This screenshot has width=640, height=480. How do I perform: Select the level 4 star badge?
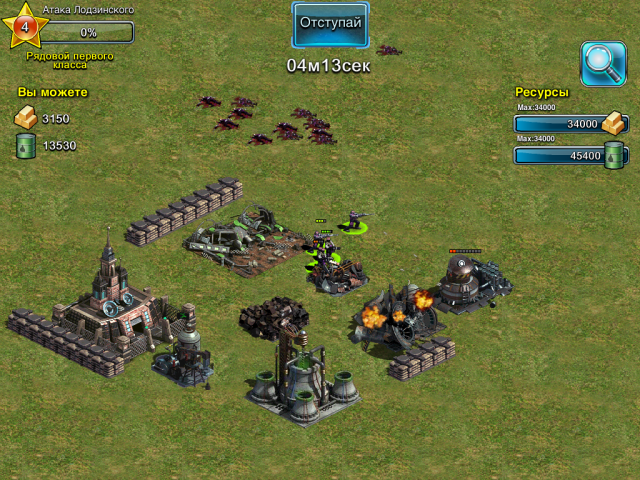coord(25,26)
